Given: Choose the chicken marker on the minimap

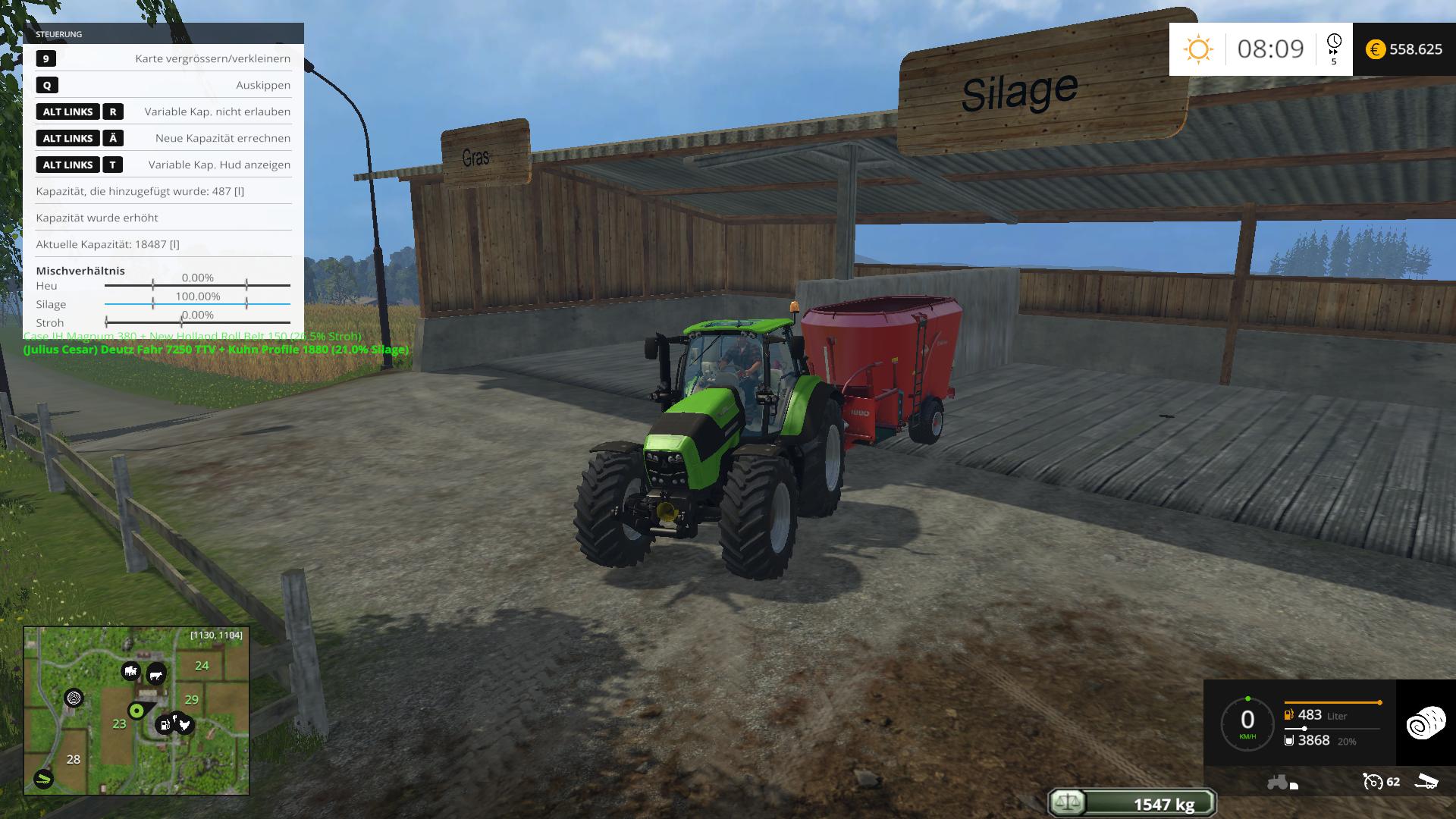Looking at the screenshot, I should click(184, 725).
